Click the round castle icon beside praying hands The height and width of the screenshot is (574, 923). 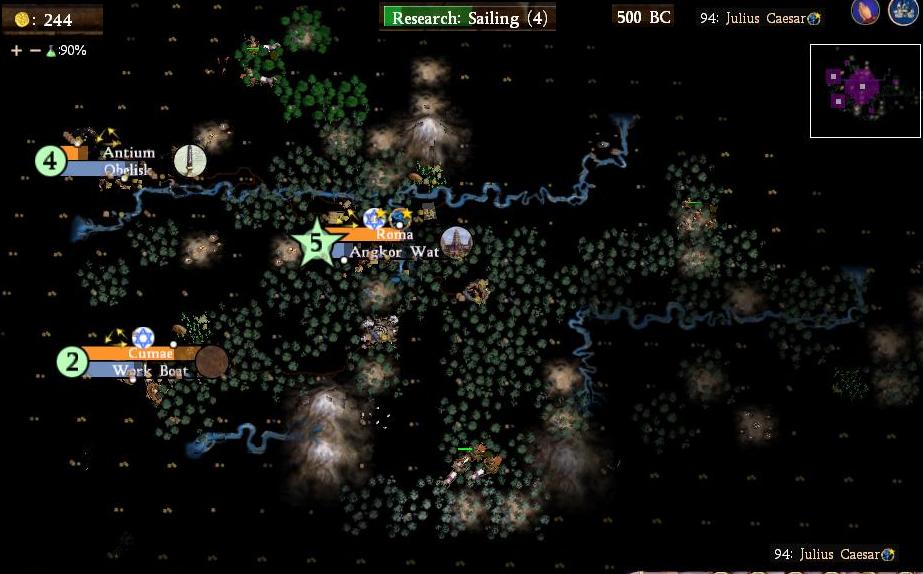pyautogui.click(x=903, y=13)
